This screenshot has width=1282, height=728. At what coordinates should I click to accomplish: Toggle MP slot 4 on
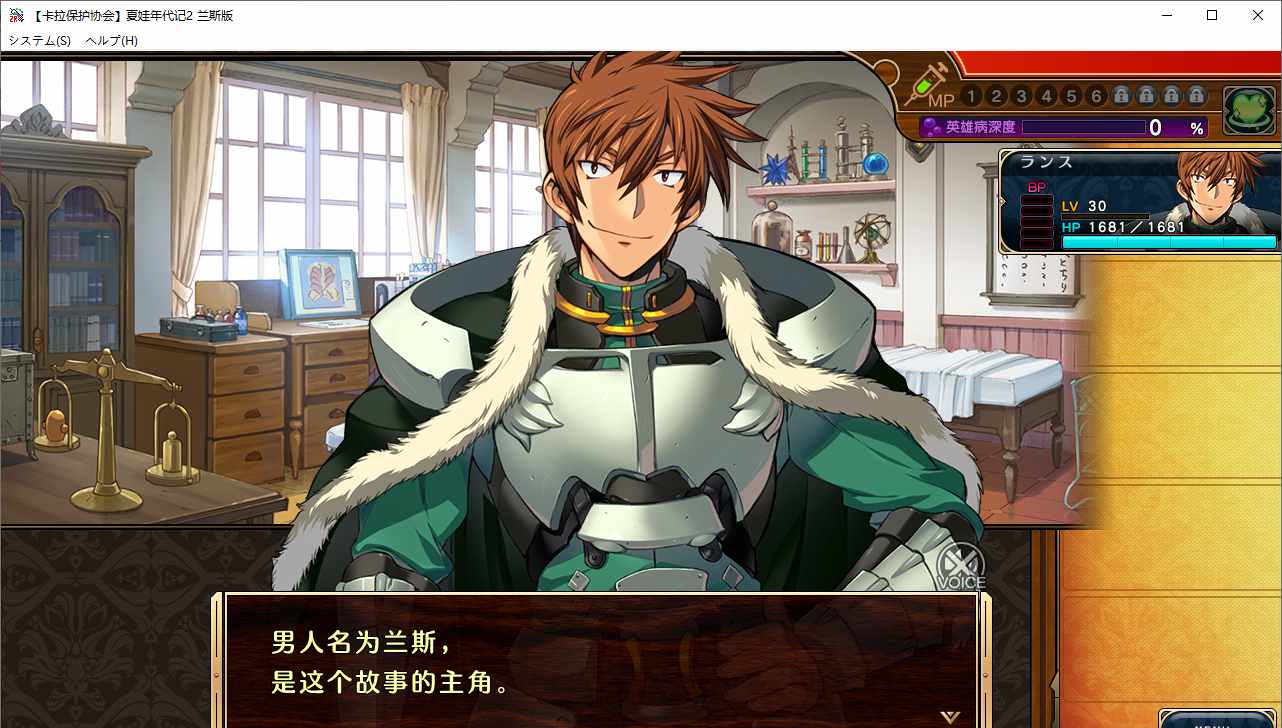click(1046, 96)
